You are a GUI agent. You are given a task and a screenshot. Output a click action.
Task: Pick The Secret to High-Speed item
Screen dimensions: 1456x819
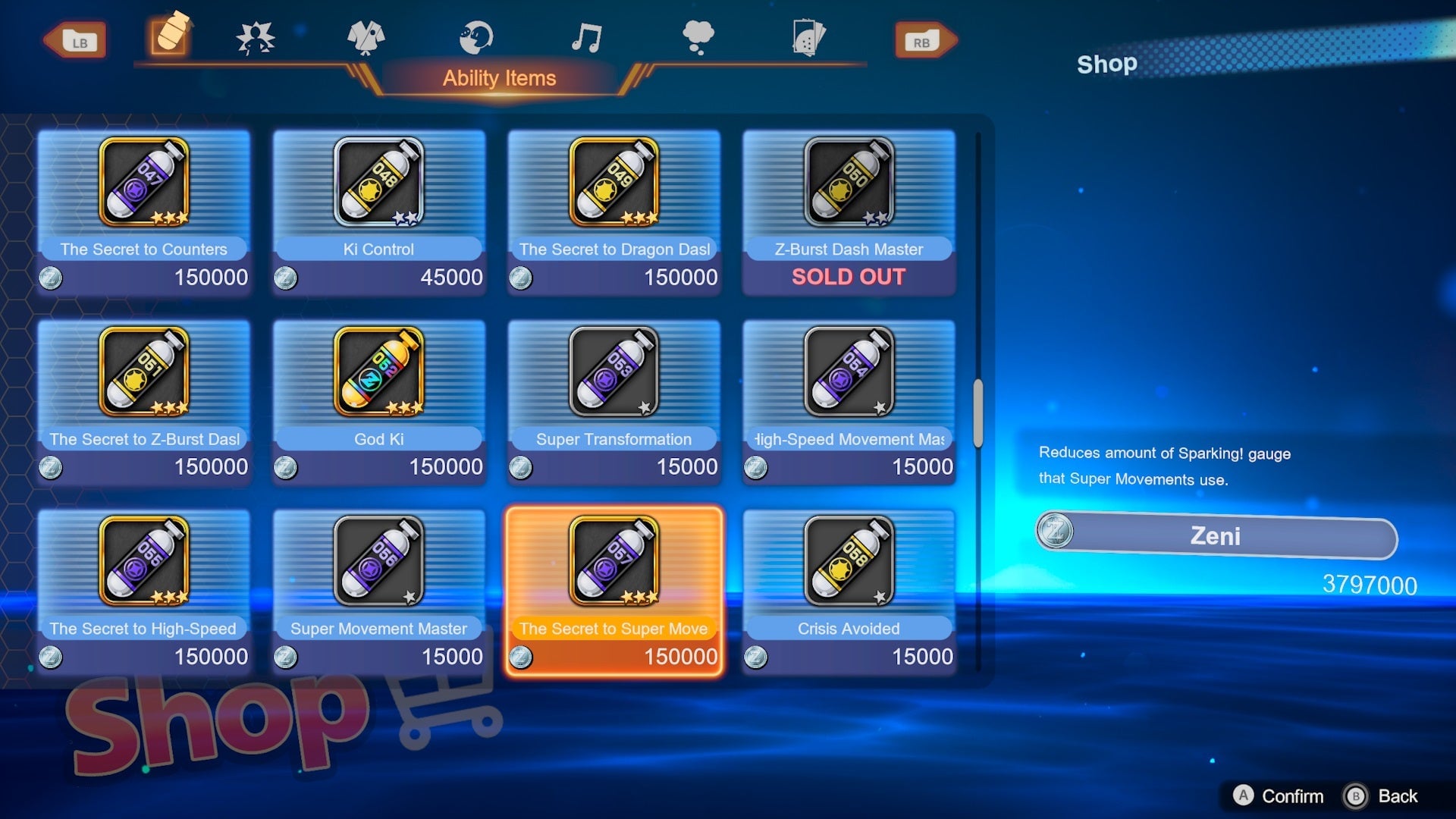click(143, 591)
